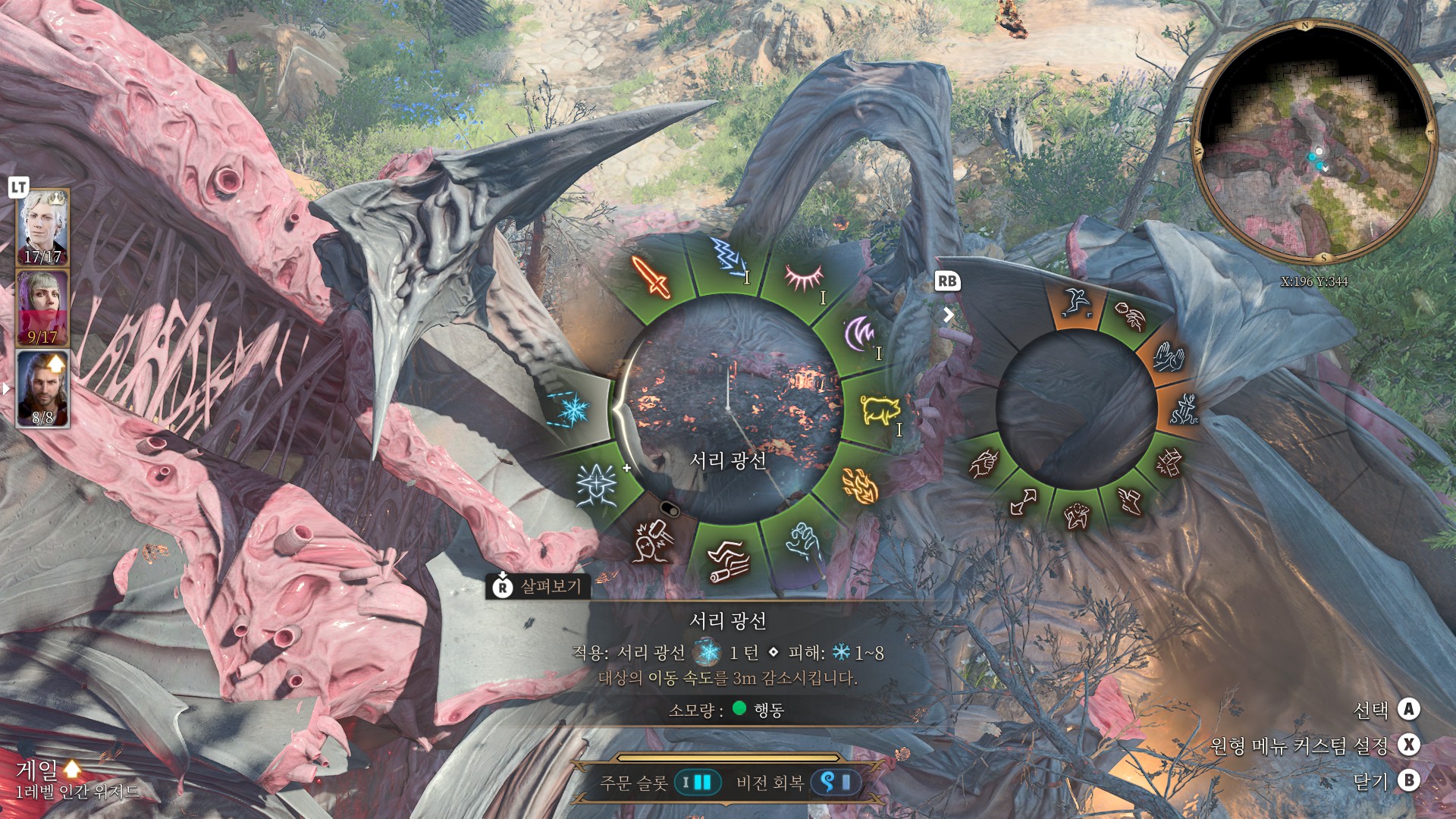Select the purple crescent claw spell

point(861,334)
